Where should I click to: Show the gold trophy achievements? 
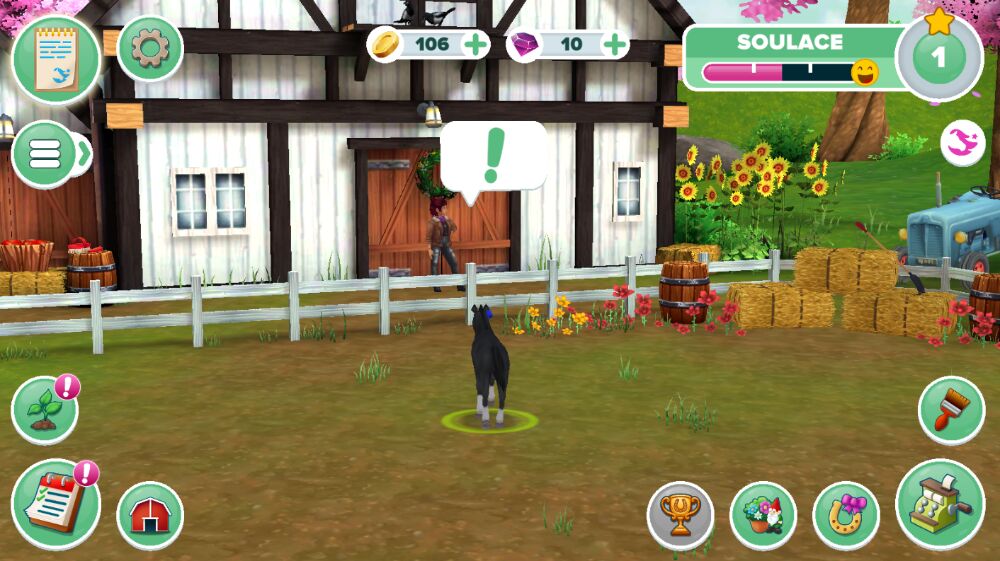[x=680, y=515]
